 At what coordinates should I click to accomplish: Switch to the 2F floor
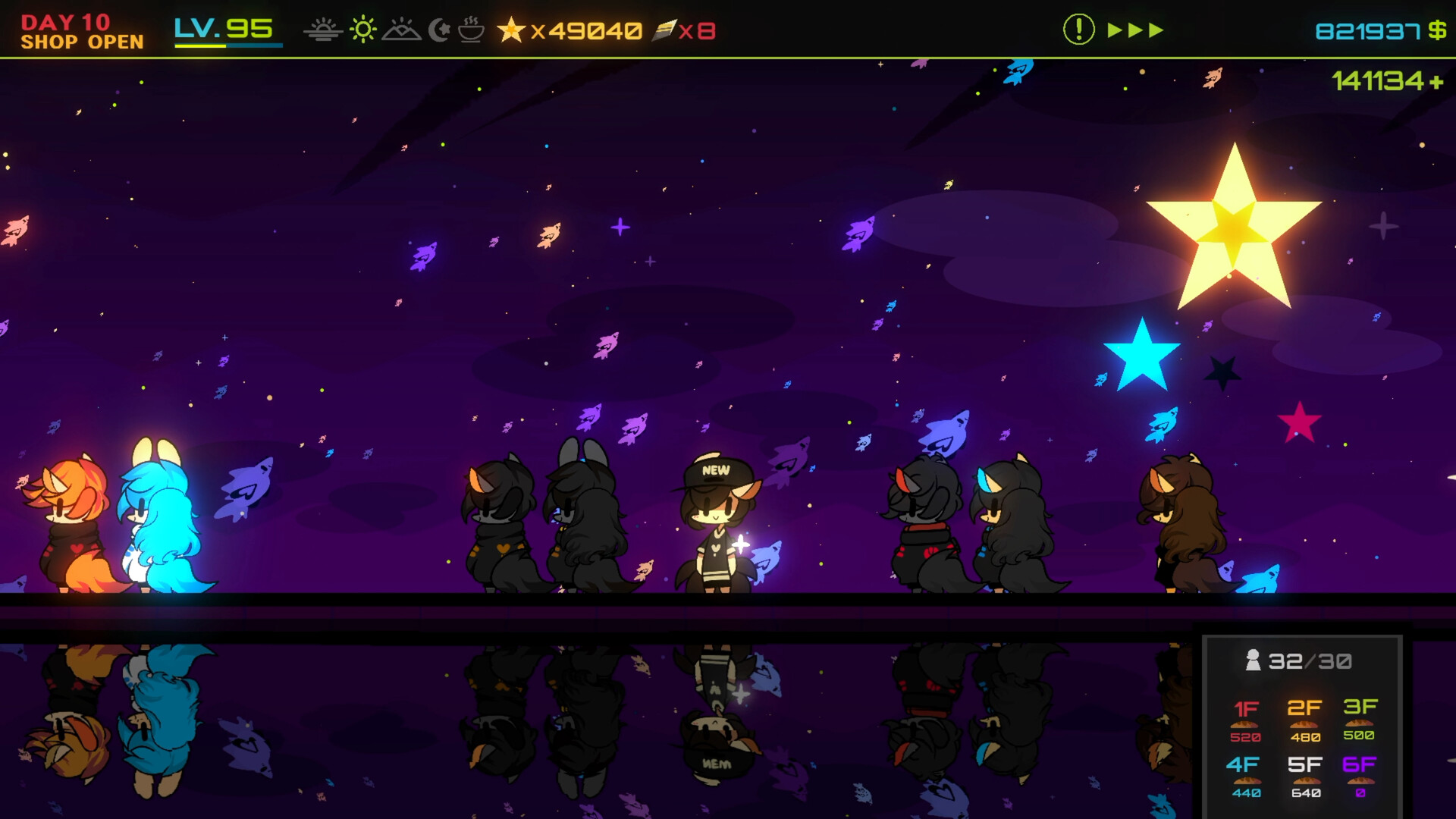1304,720
